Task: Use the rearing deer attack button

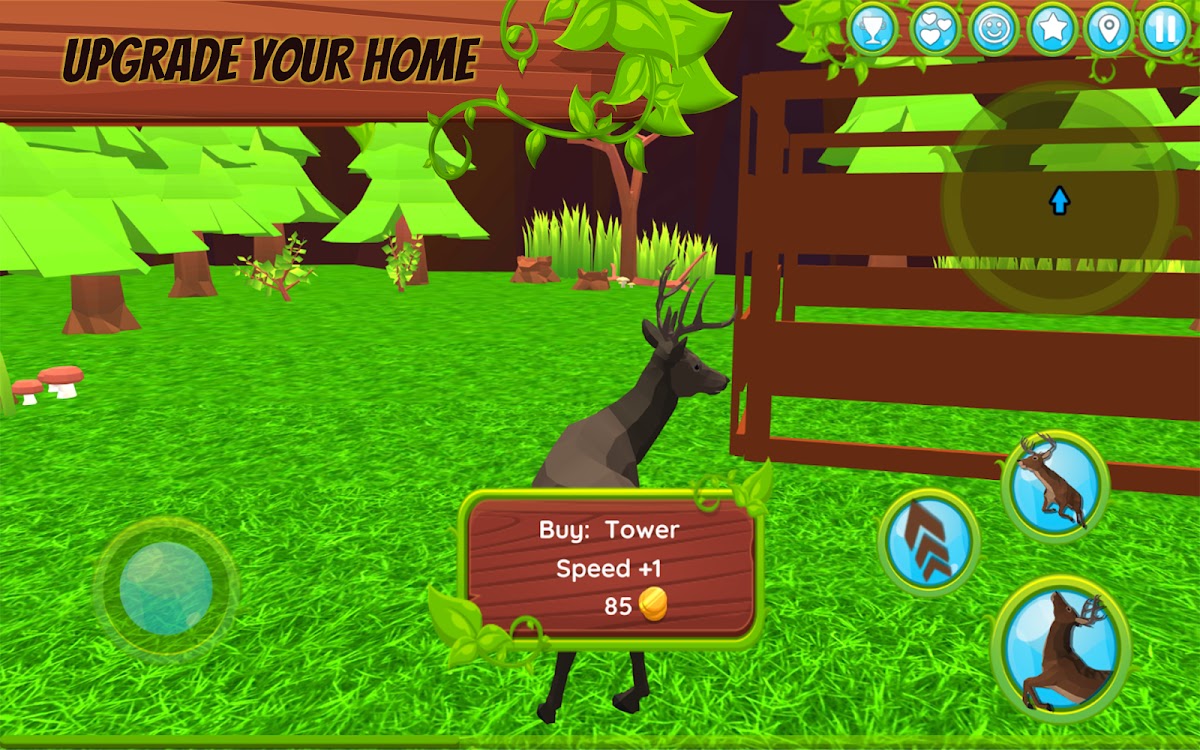Action: [1062, 648]
